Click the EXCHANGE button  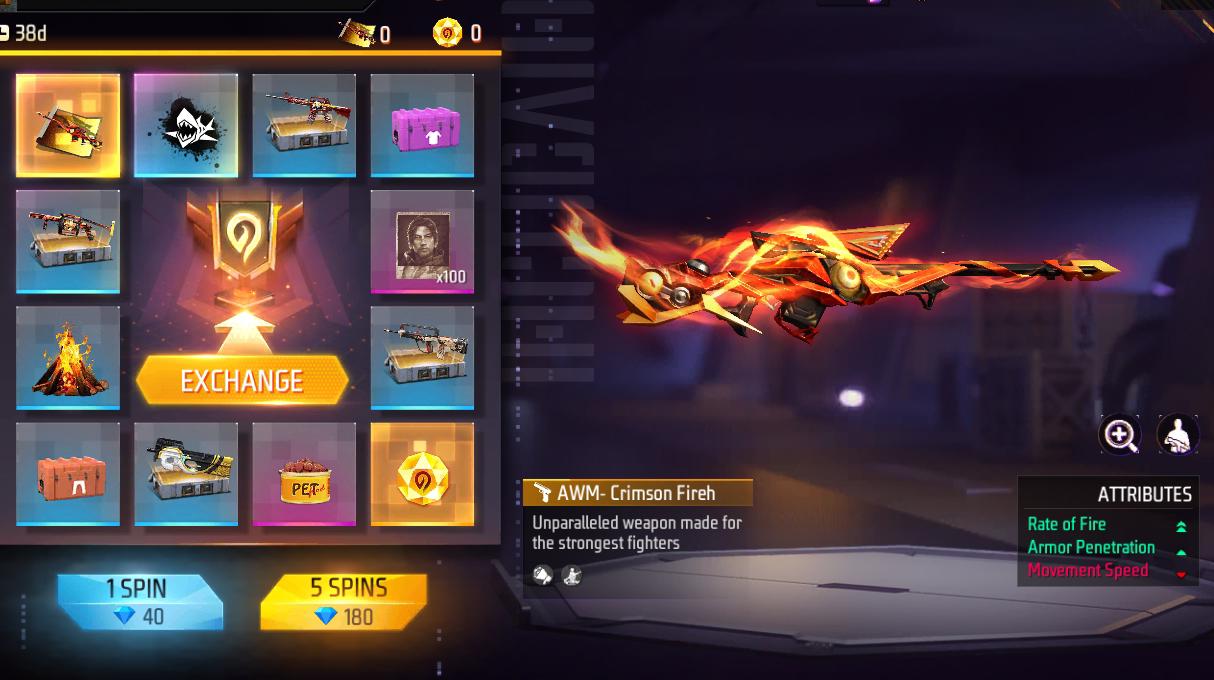(243, 380)
